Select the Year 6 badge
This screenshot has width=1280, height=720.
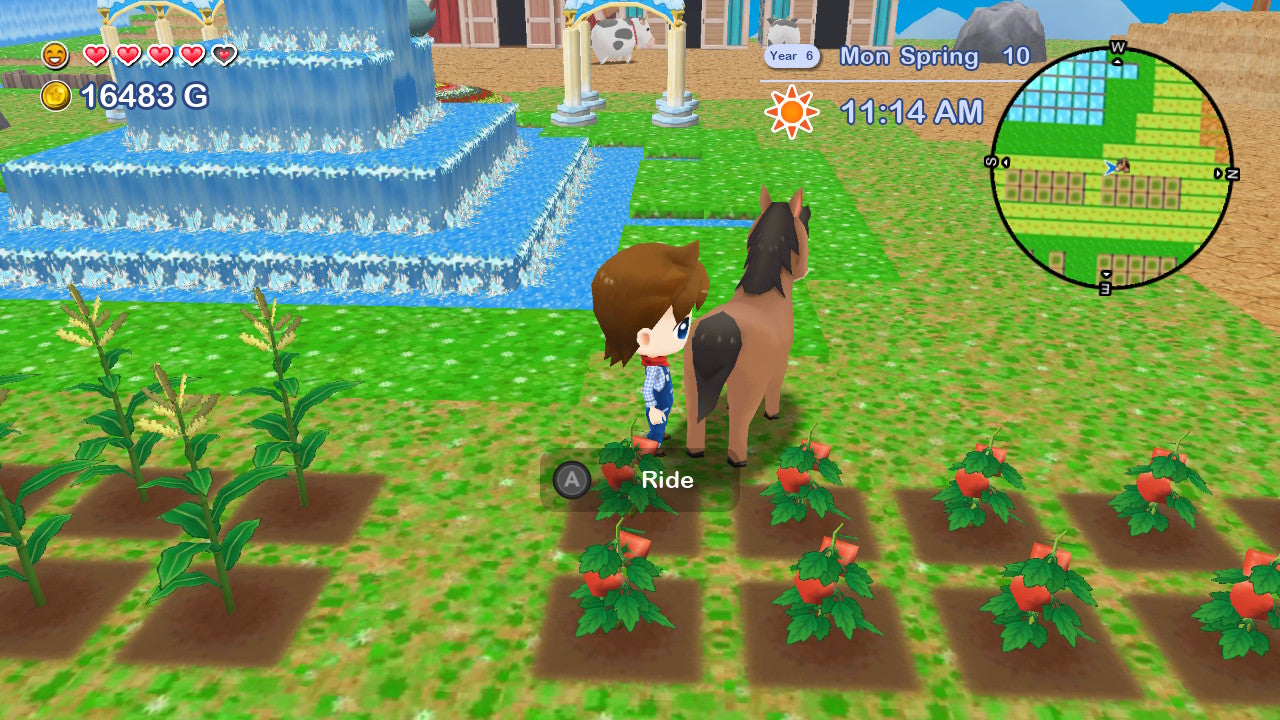(790, 57)
